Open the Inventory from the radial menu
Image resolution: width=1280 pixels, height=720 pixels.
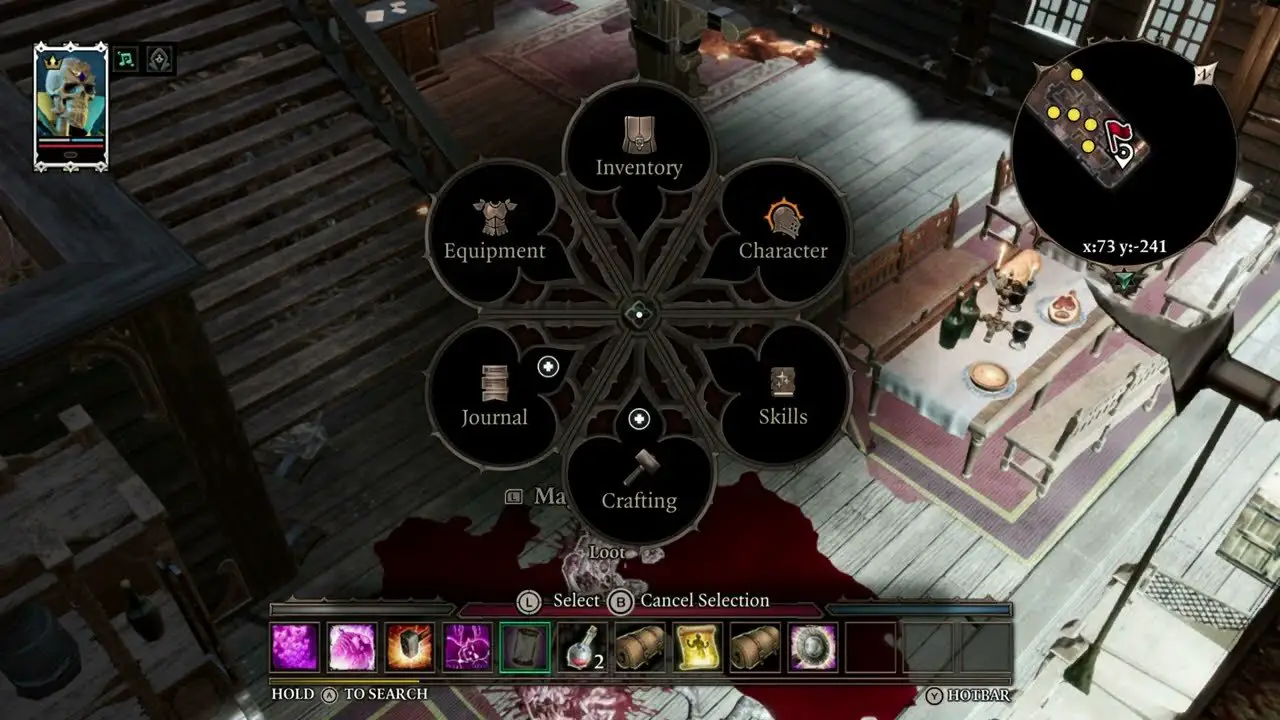[x=638, y=148]
